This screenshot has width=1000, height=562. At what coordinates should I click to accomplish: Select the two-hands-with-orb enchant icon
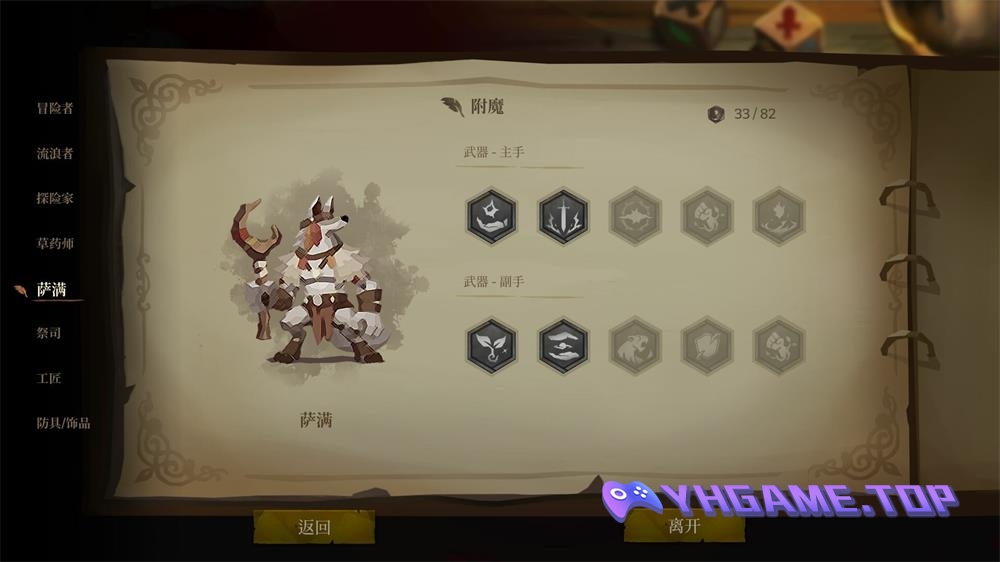(x=563, y=345)
